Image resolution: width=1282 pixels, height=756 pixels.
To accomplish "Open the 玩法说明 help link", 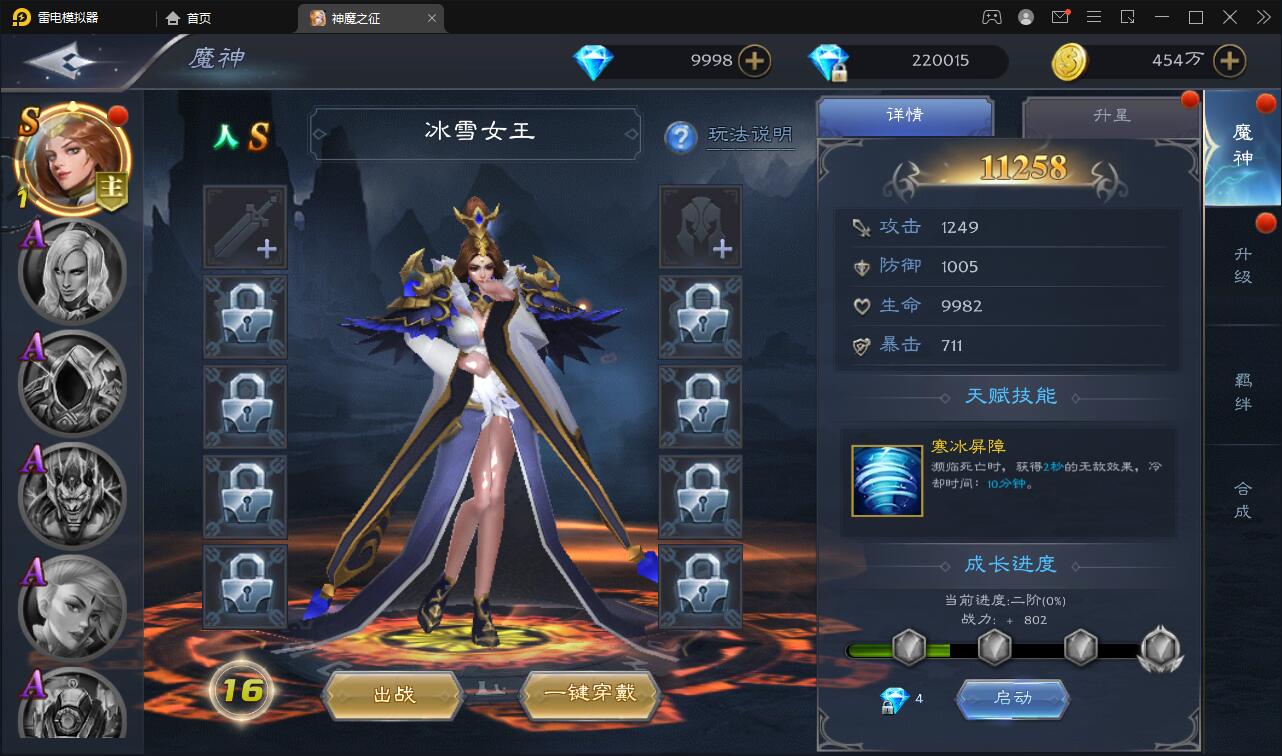I will coord(750,135).
